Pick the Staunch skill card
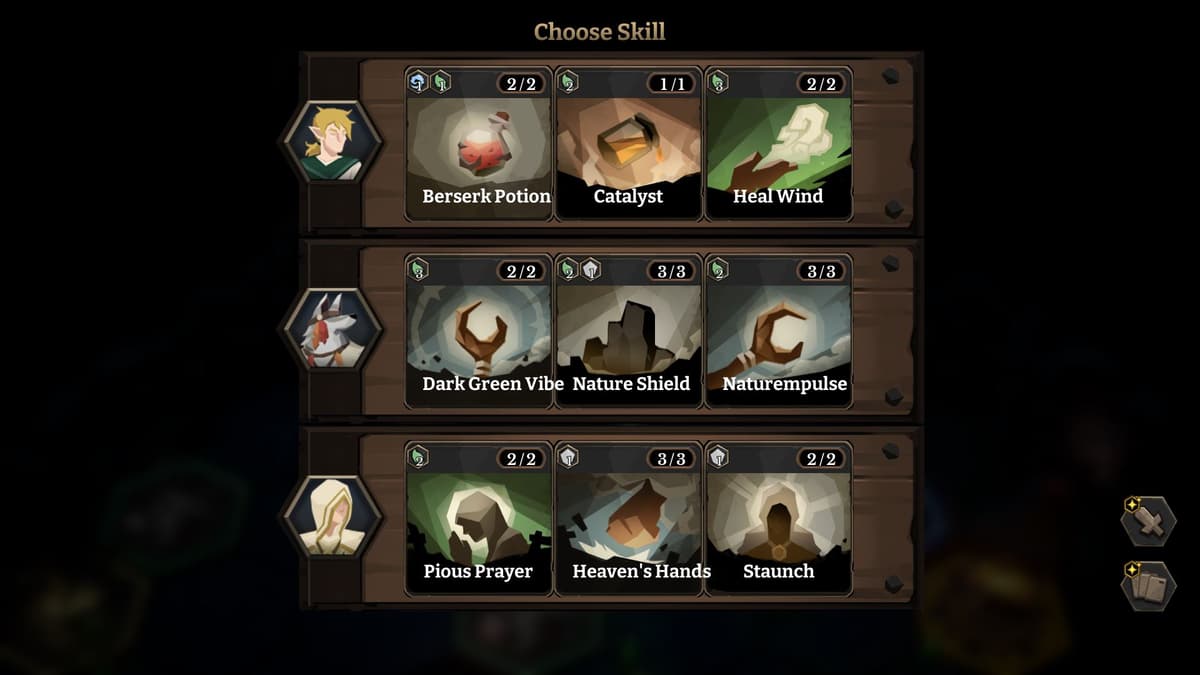The image size is (1200, 675). click(x=779, y=519)
